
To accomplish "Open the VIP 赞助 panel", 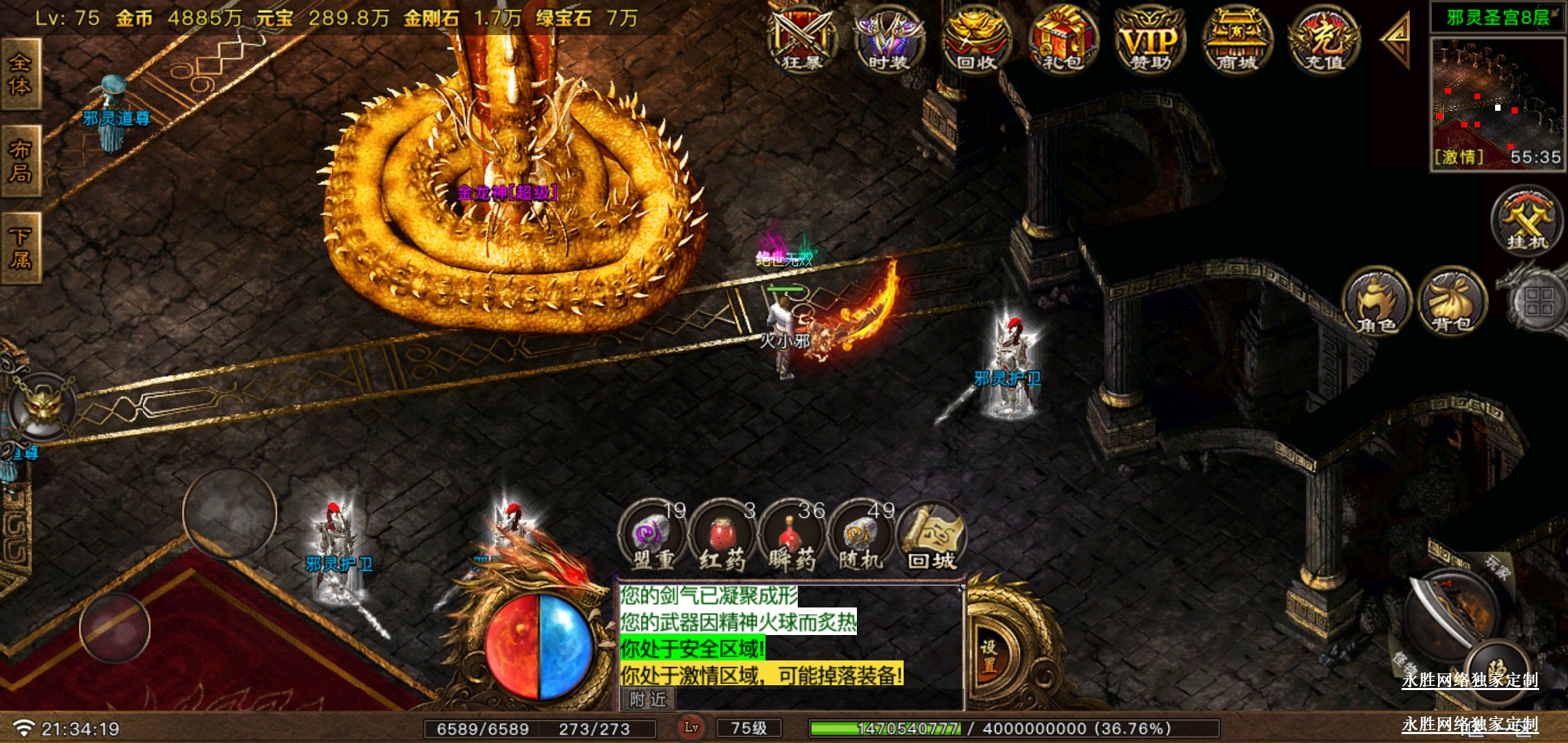I will point(1151,40).
